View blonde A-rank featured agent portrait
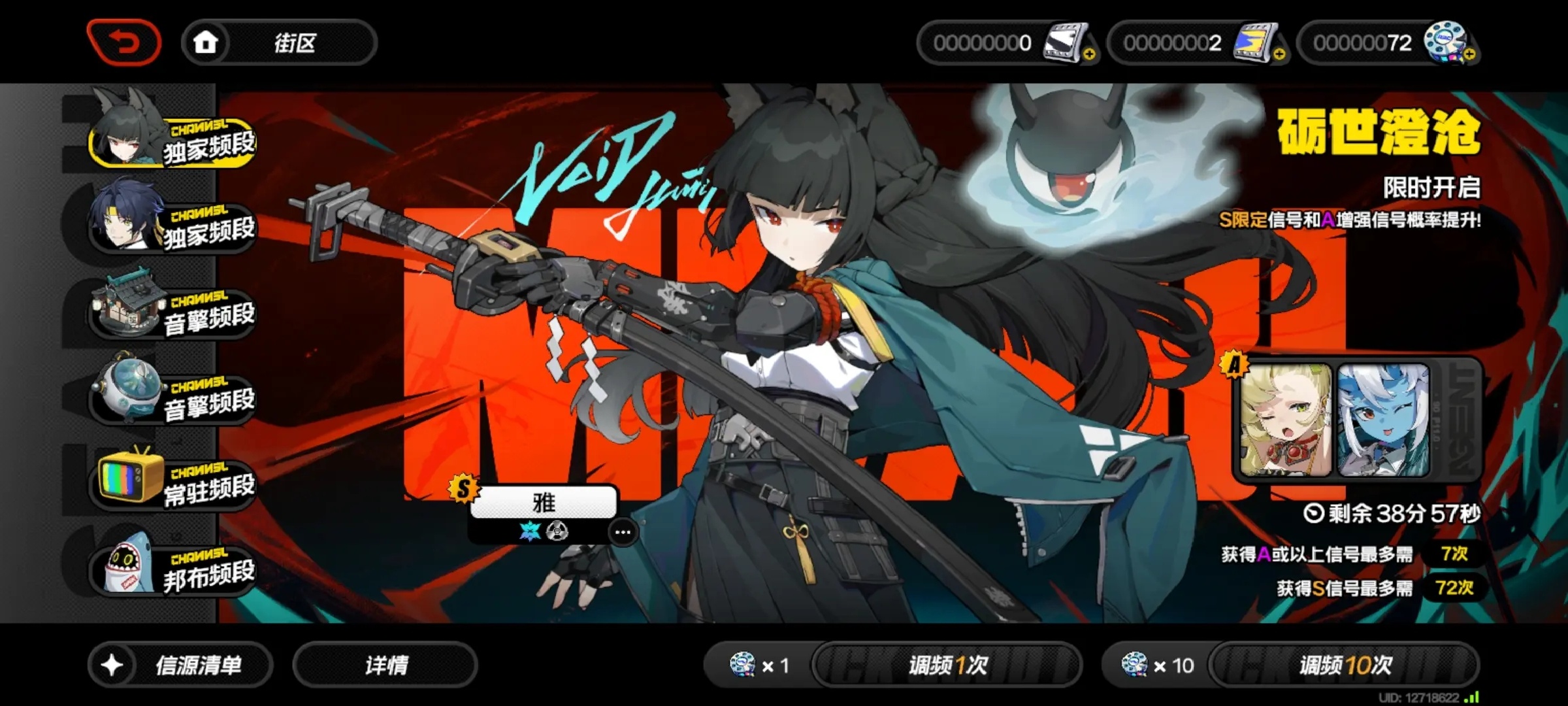Viewport: 1568px width, 706px height. [x=1285, y=420]
